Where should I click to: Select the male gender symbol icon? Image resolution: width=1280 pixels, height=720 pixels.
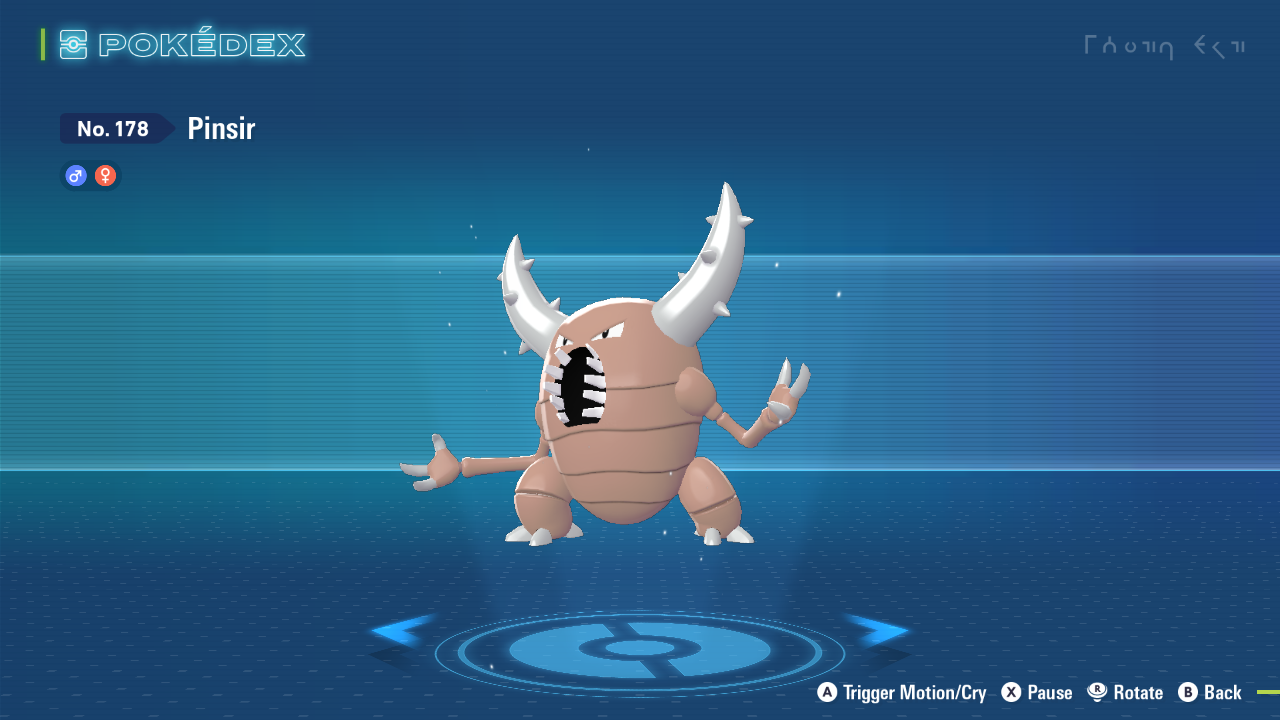pos(75,175)
